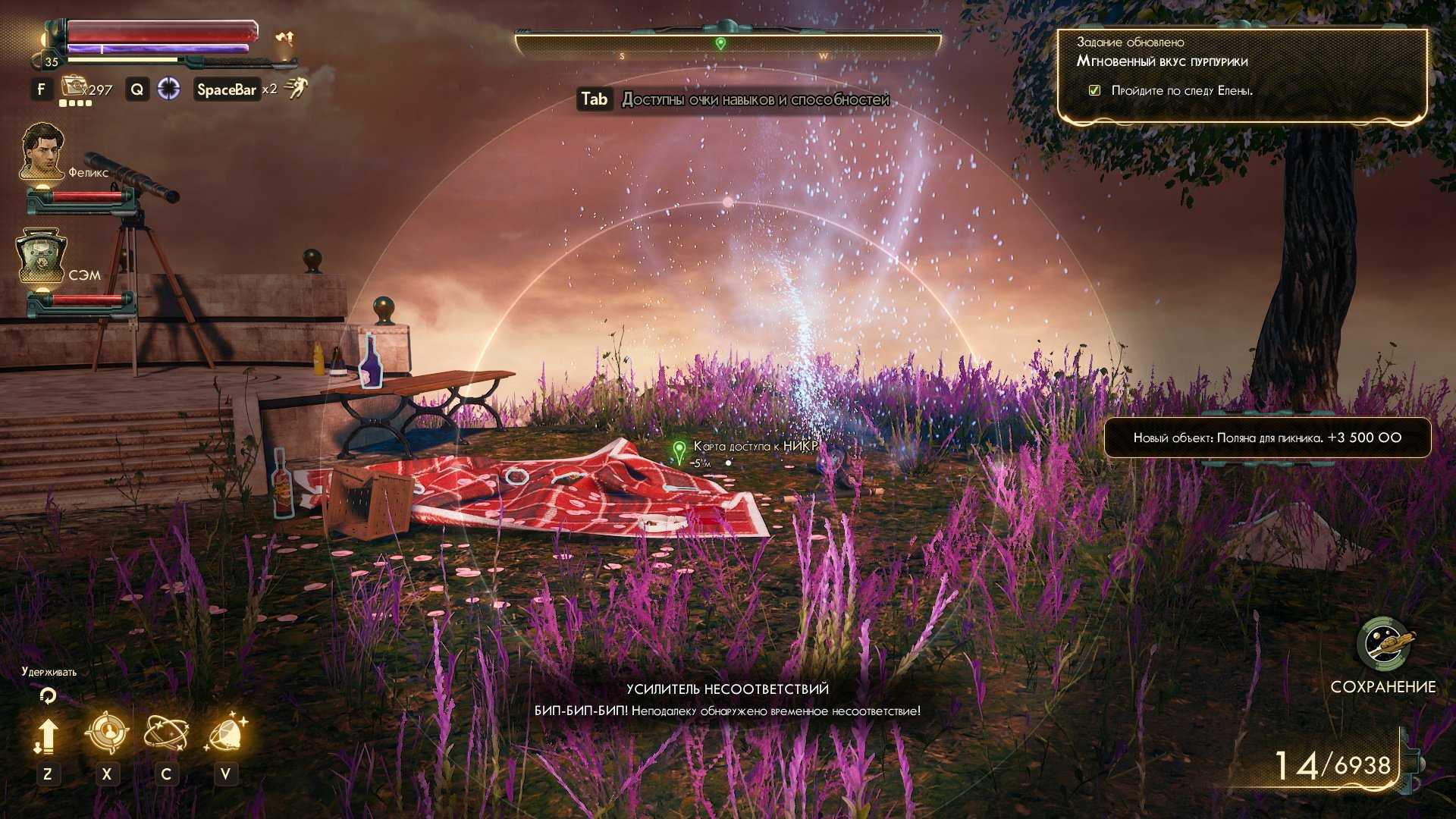Use the medkit healing item icon
Screen dimensions: 1456x819
pyautogui.click(x=75, y=87)
